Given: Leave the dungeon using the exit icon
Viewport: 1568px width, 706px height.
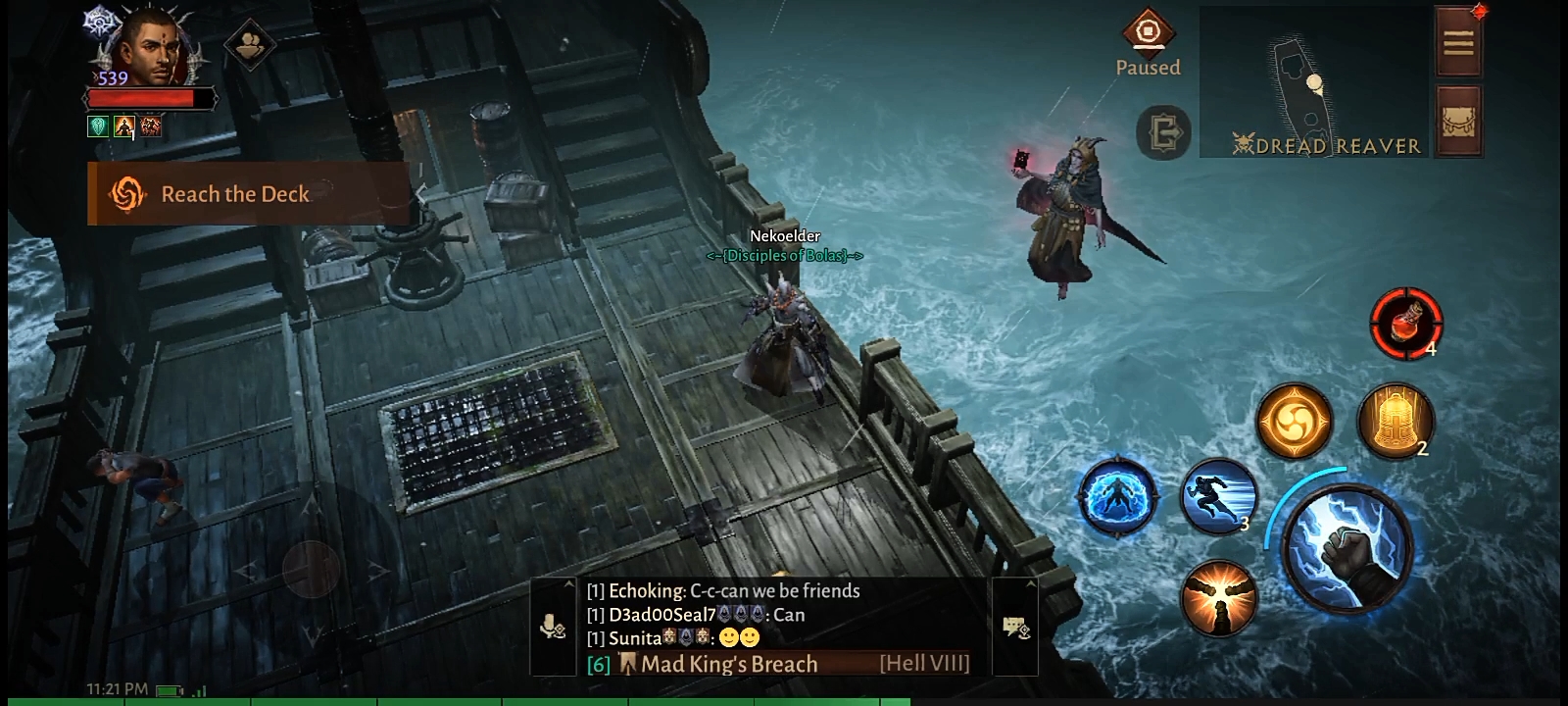Looking at the screenshot, I should tap(1163, 131).
